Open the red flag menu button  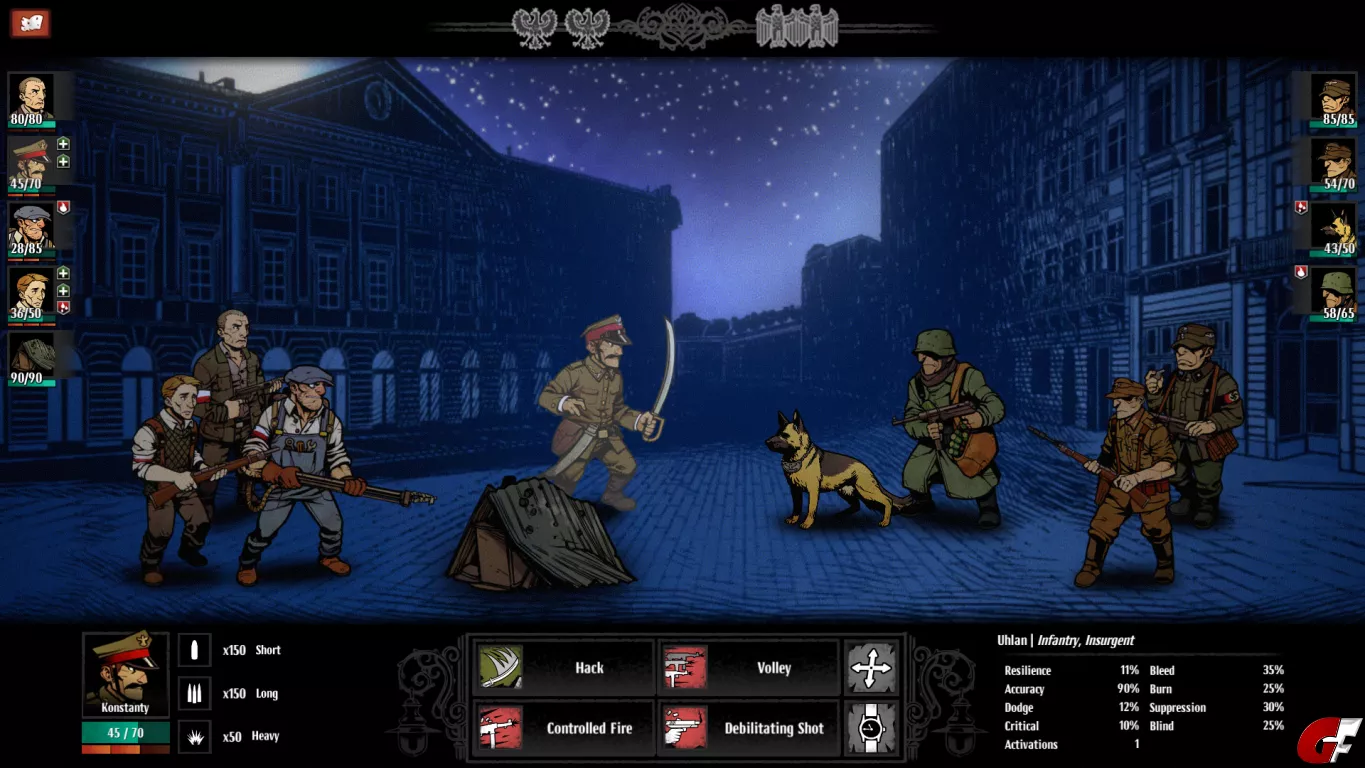30,23
